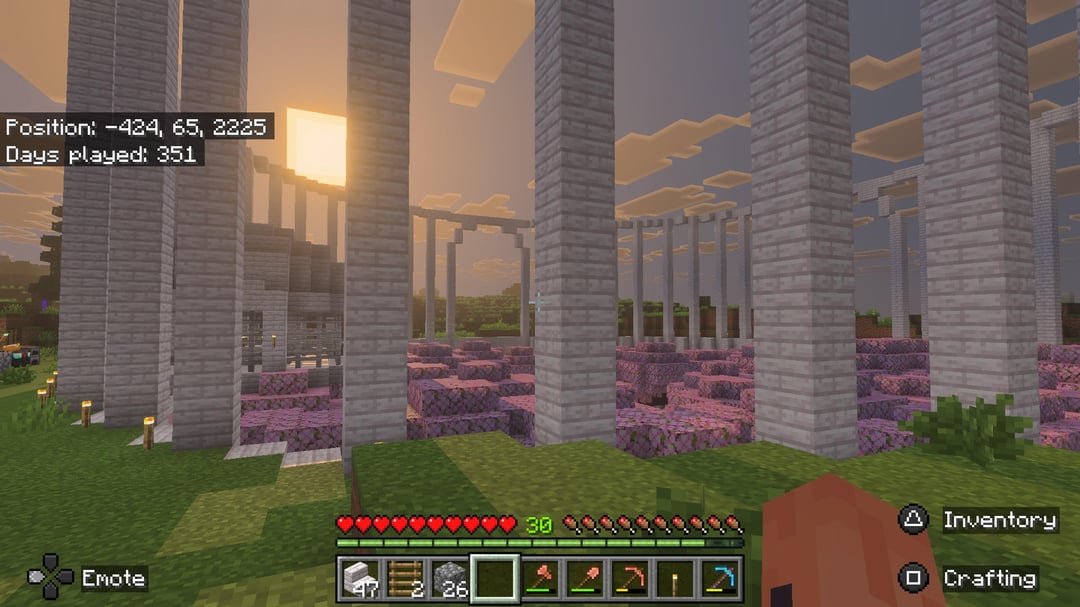Equip the copper shovel from the hotbar
Screen dimensions: 1080x607
[587, 578]
